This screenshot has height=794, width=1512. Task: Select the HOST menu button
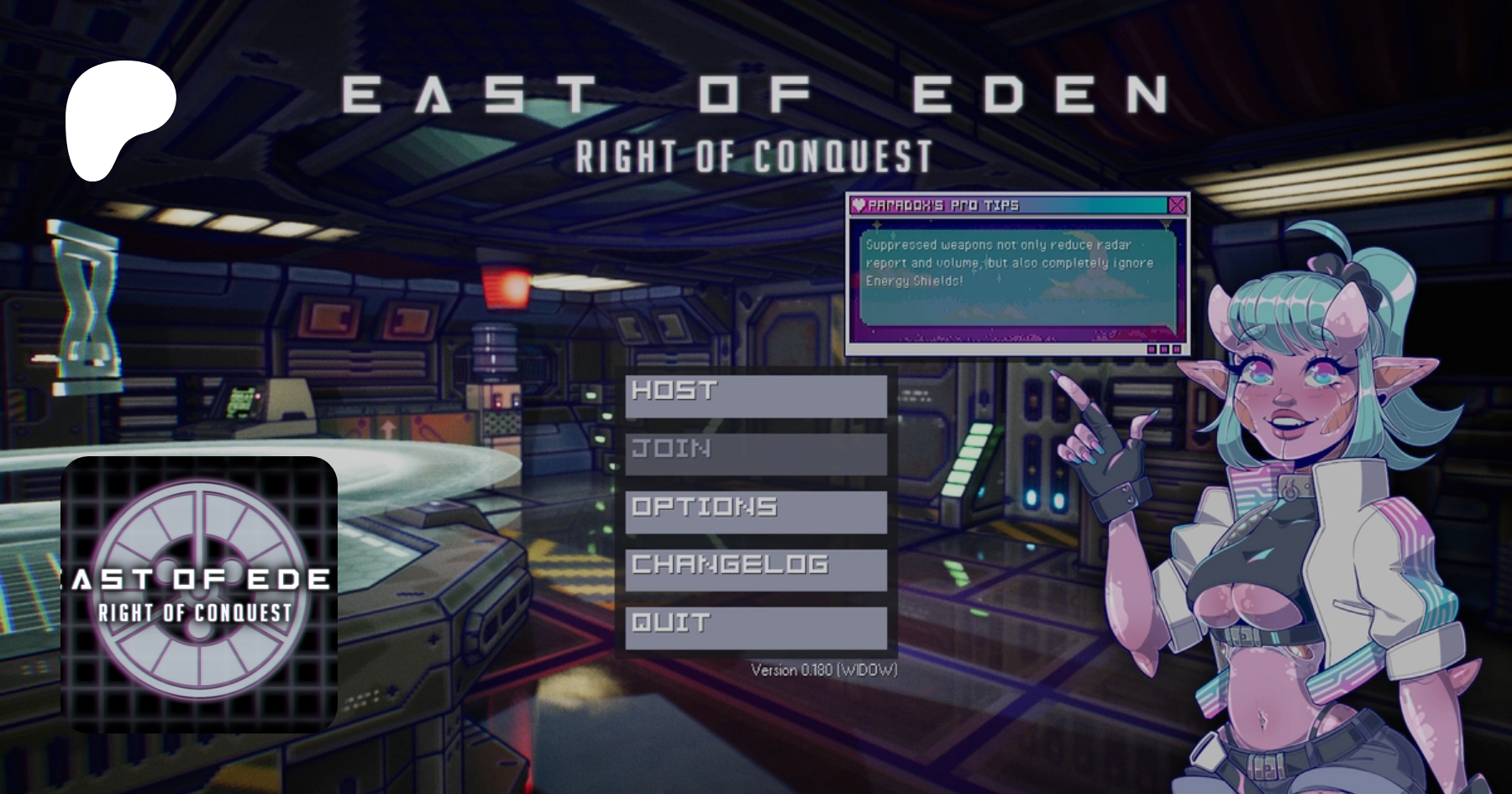755,396
